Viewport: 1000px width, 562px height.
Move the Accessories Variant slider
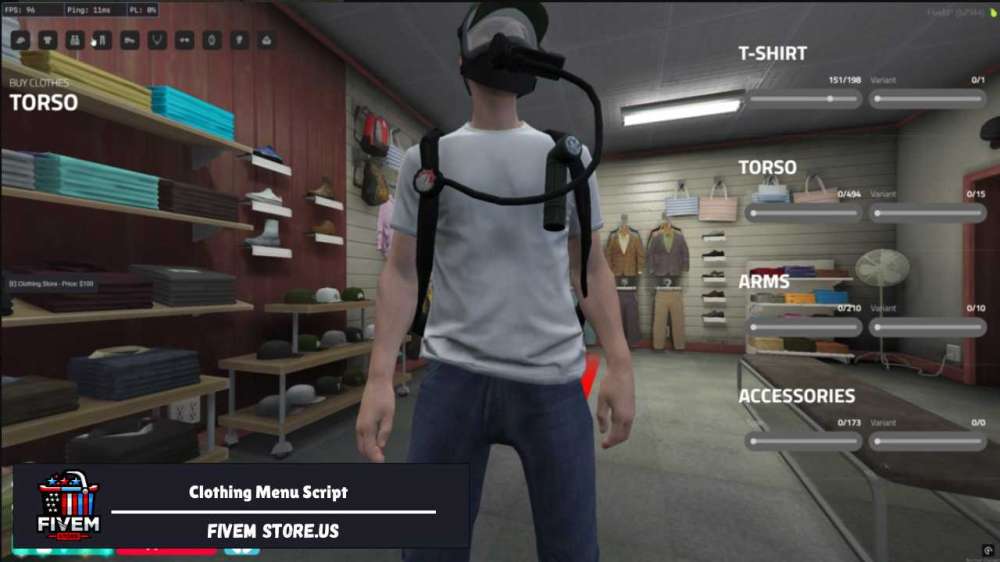click(x=927, y=441)
